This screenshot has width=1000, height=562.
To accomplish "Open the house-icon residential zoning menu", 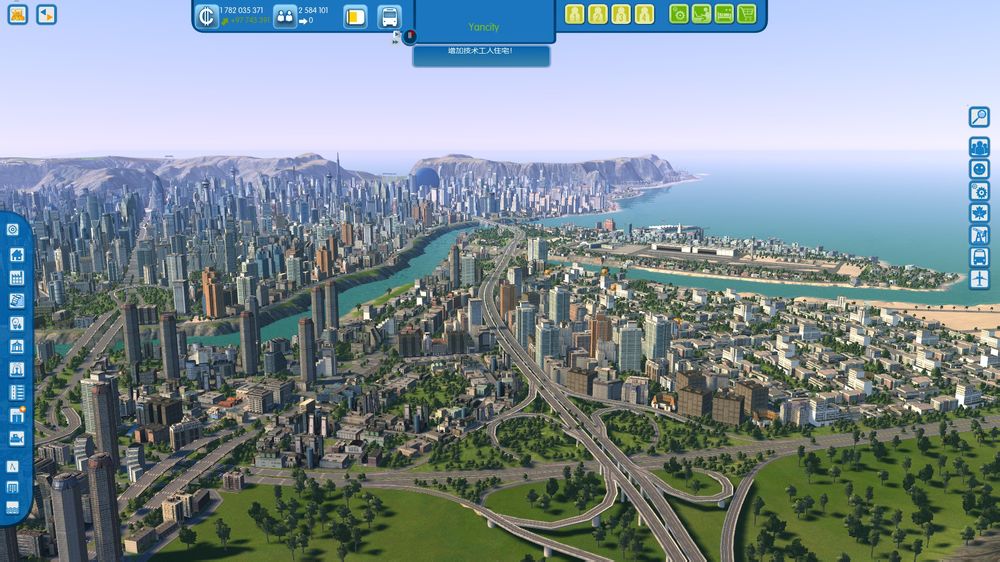I will click(14, 254).
